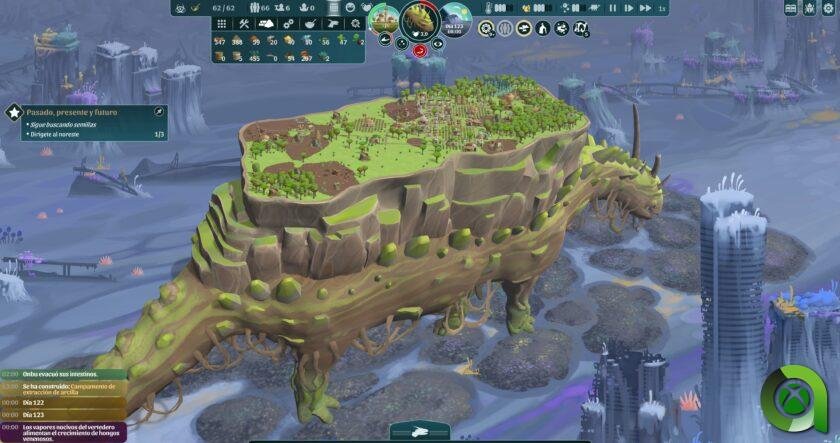Open the crossed tools category tab
The height and width of the screenshot is (443, 840).
[243, 23]
